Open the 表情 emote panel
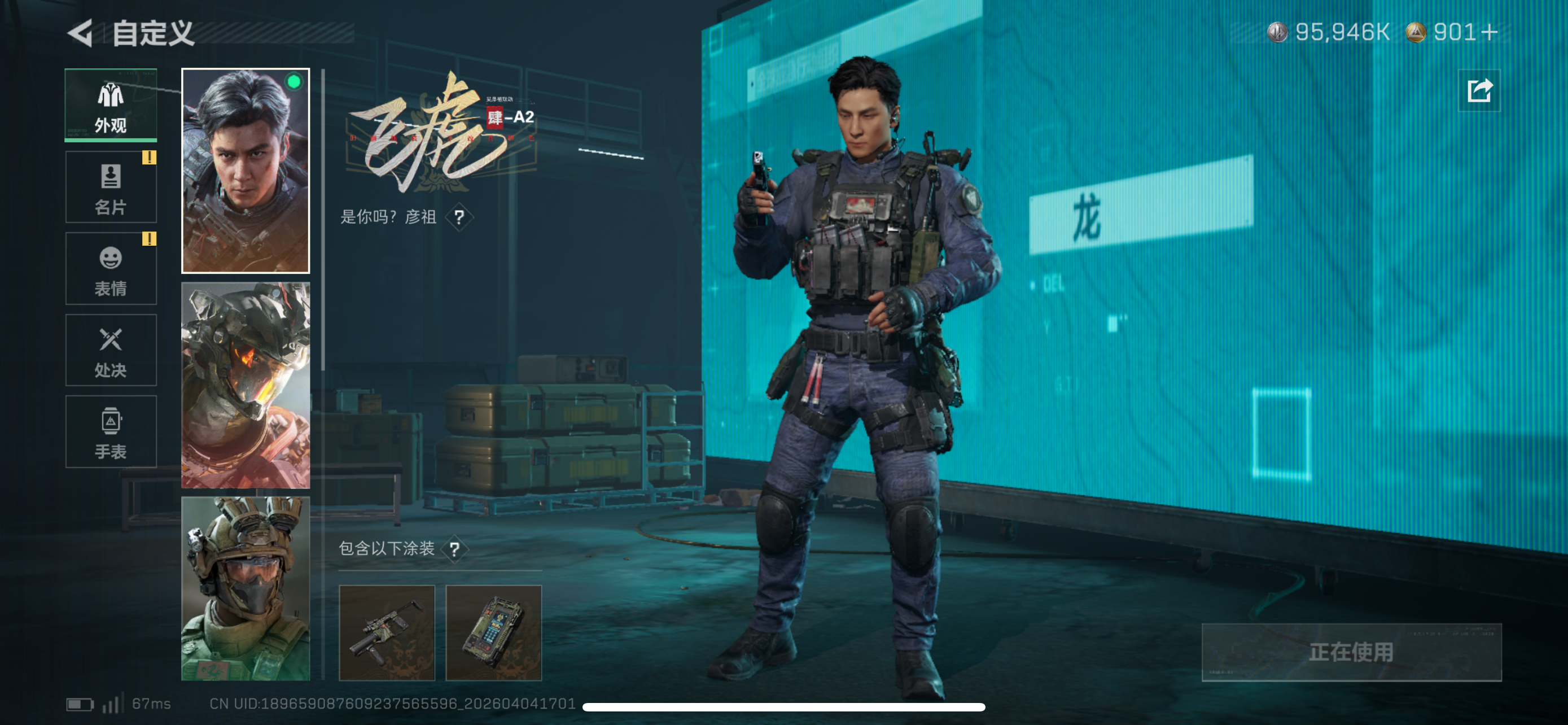Screen dimensions: 1568x725 click(110, 269)
